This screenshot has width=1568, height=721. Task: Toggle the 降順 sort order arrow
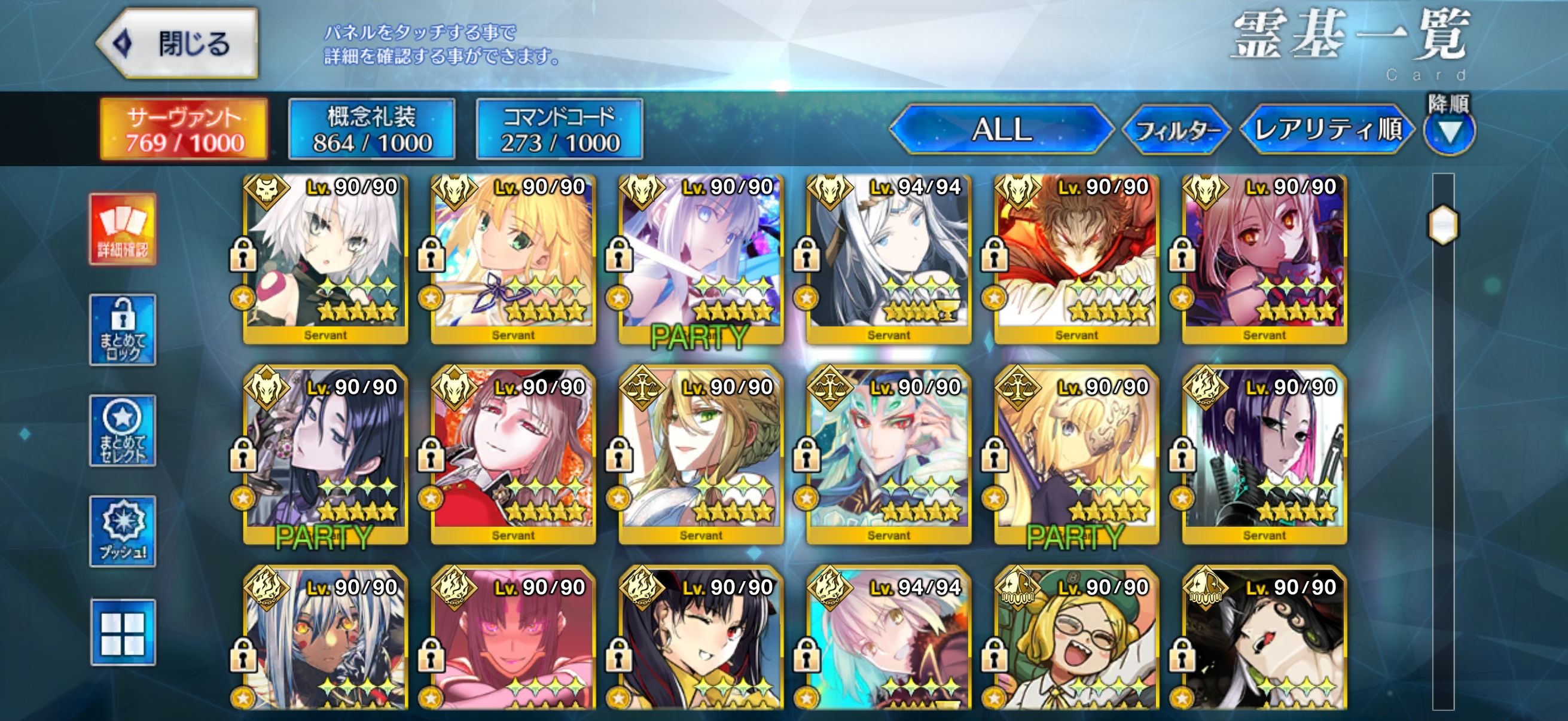(x=1450, y=132)
